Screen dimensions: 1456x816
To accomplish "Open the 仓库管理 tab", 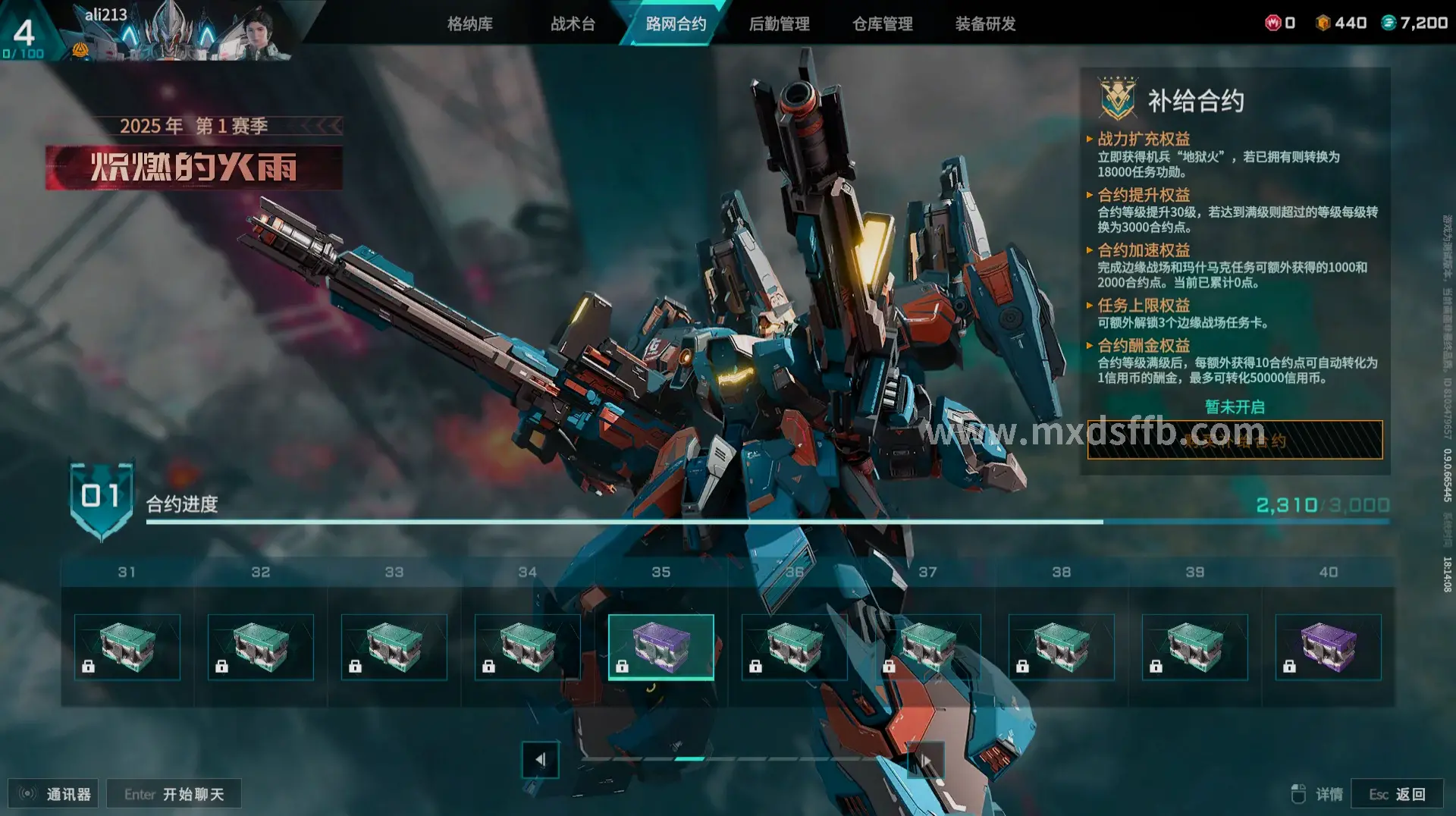I will [x=882, y=24].
